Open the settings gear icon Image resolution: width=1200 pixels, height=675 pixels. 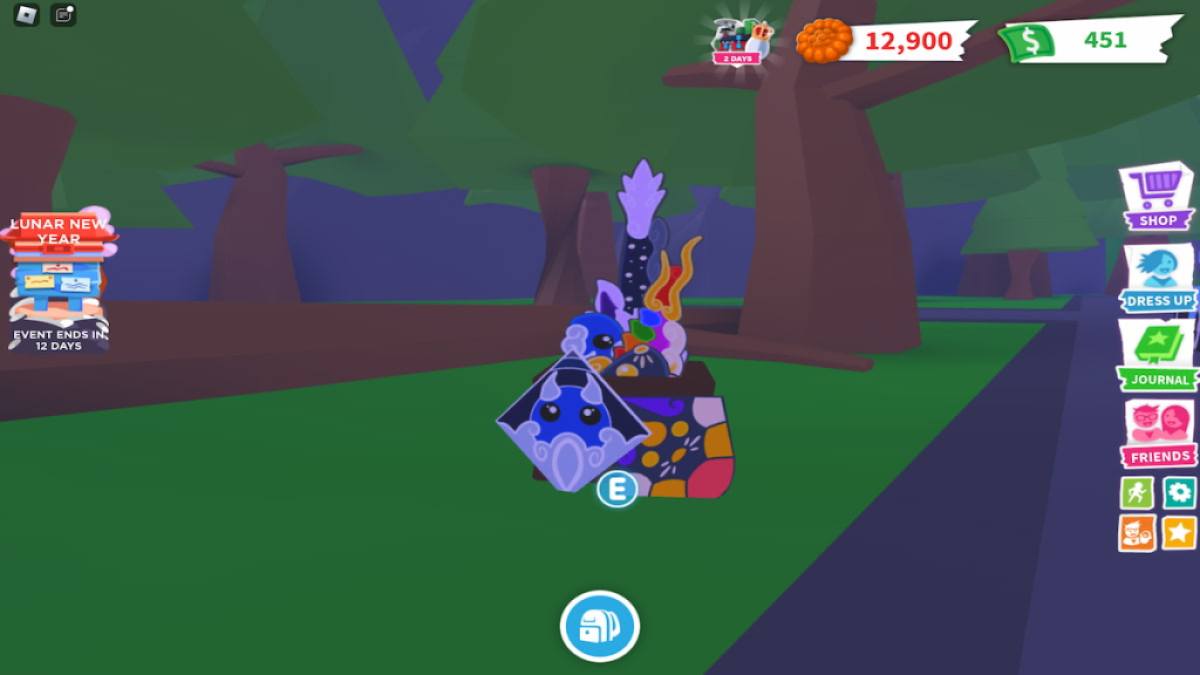(1179, 492)
